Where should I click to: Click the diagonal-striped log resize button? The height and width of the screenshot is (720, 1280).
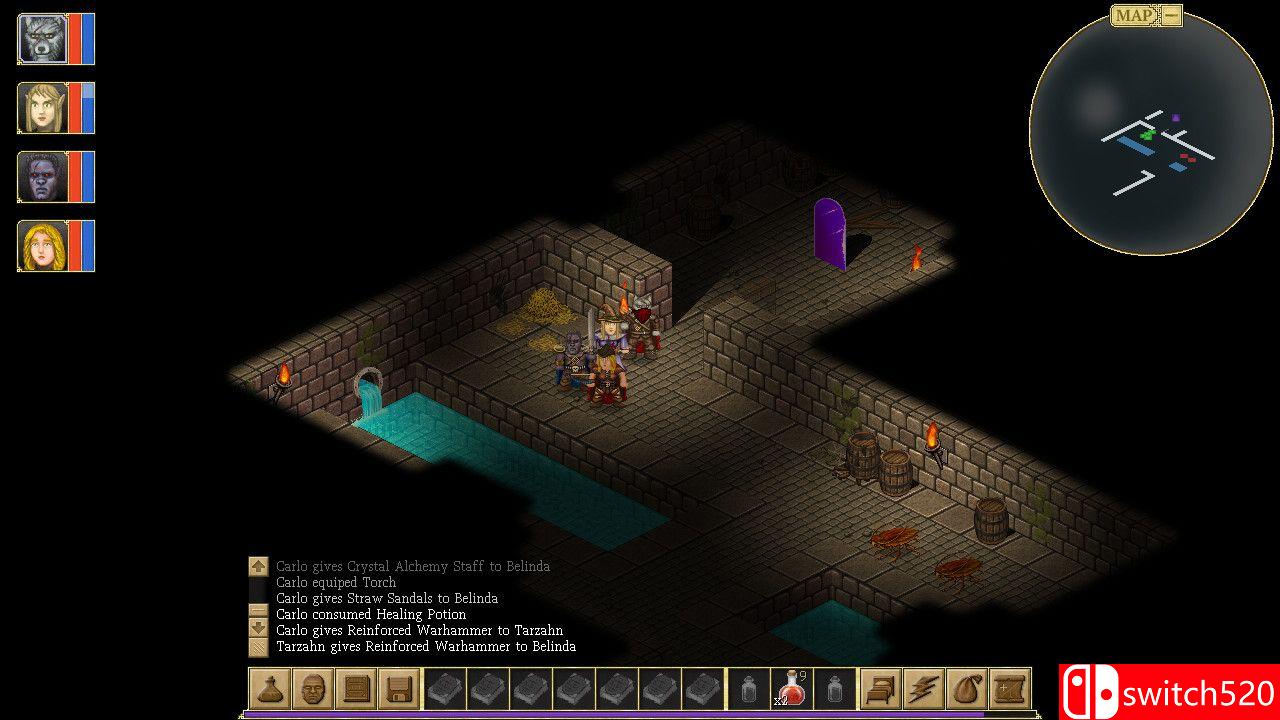pos(258,647)
